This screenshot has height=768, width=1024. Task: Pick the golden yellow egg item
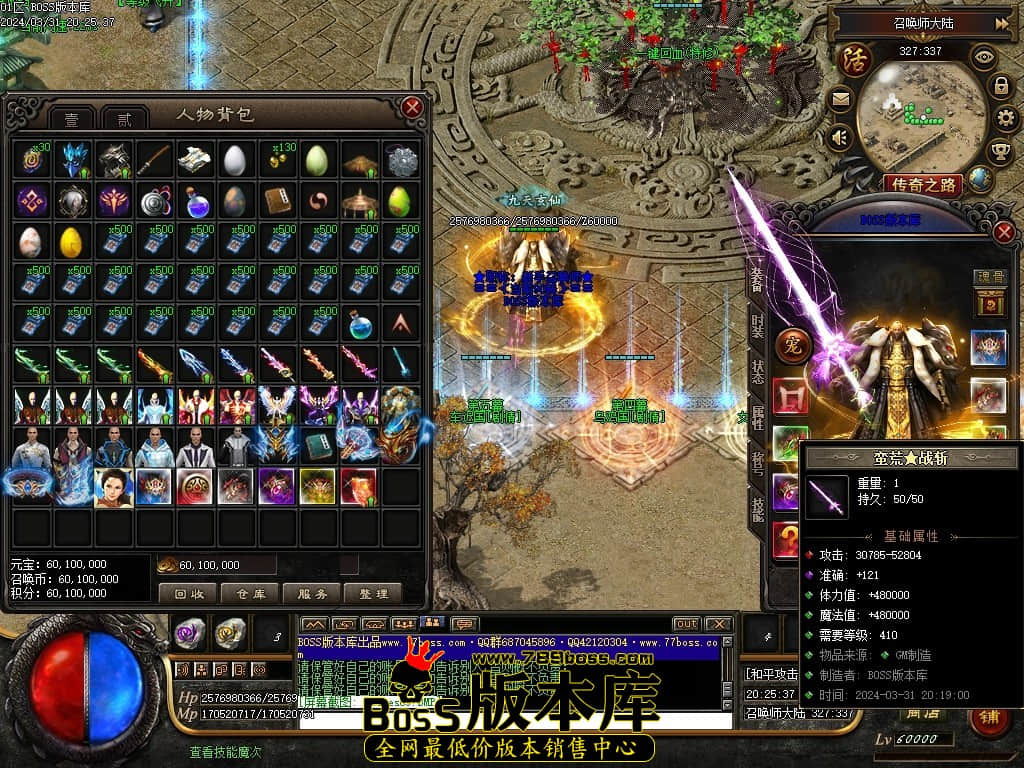pyautogui.click(x=70, y=242)
